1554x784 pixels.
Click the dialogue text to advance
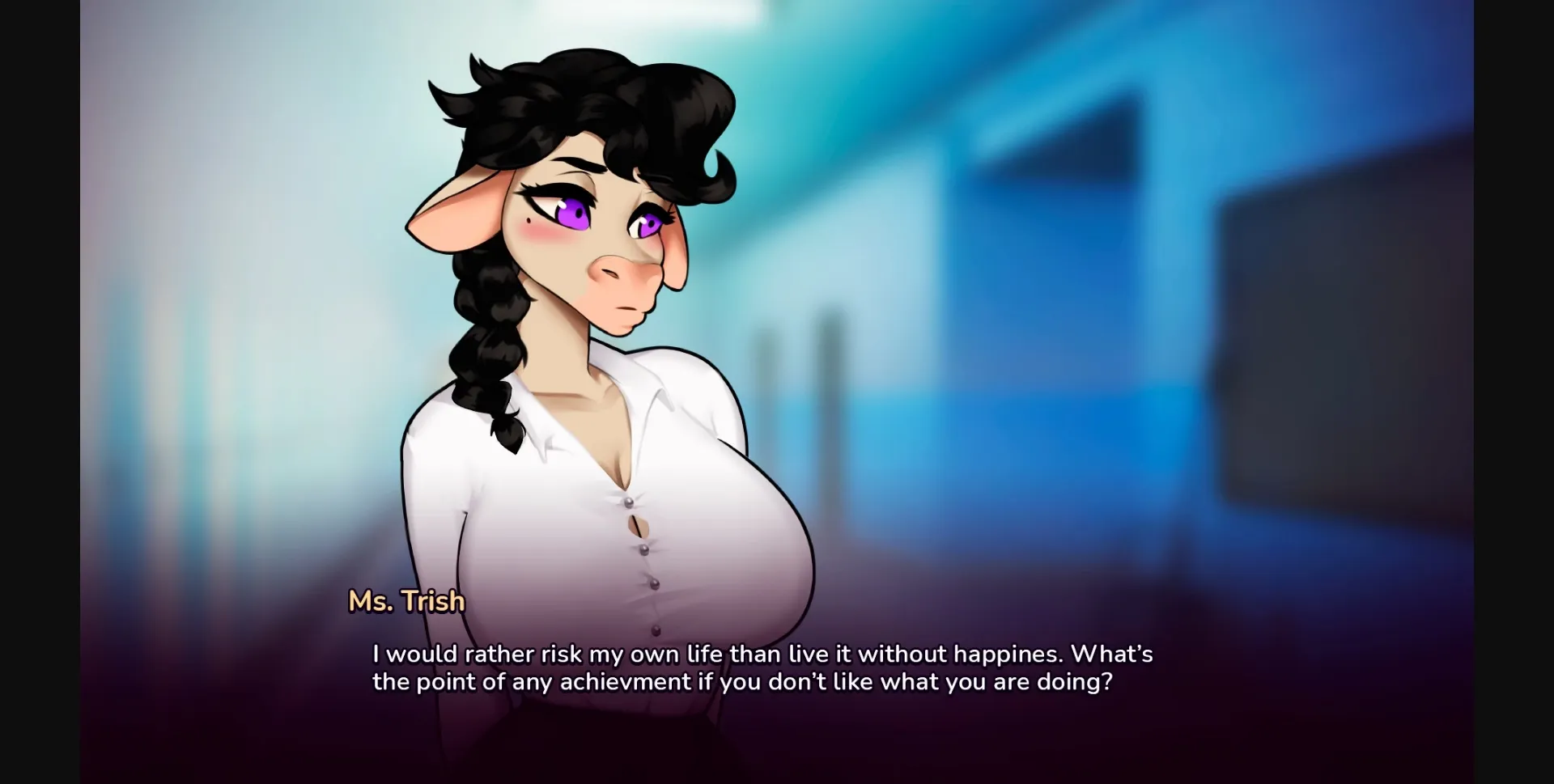(x=761, y=667)
